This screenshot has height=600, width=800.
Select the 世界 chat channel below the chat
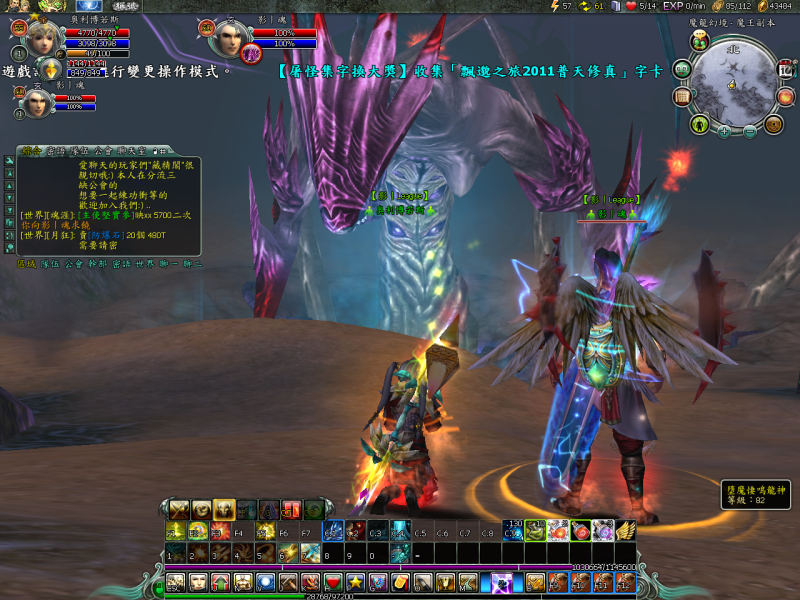pos(144,264)
